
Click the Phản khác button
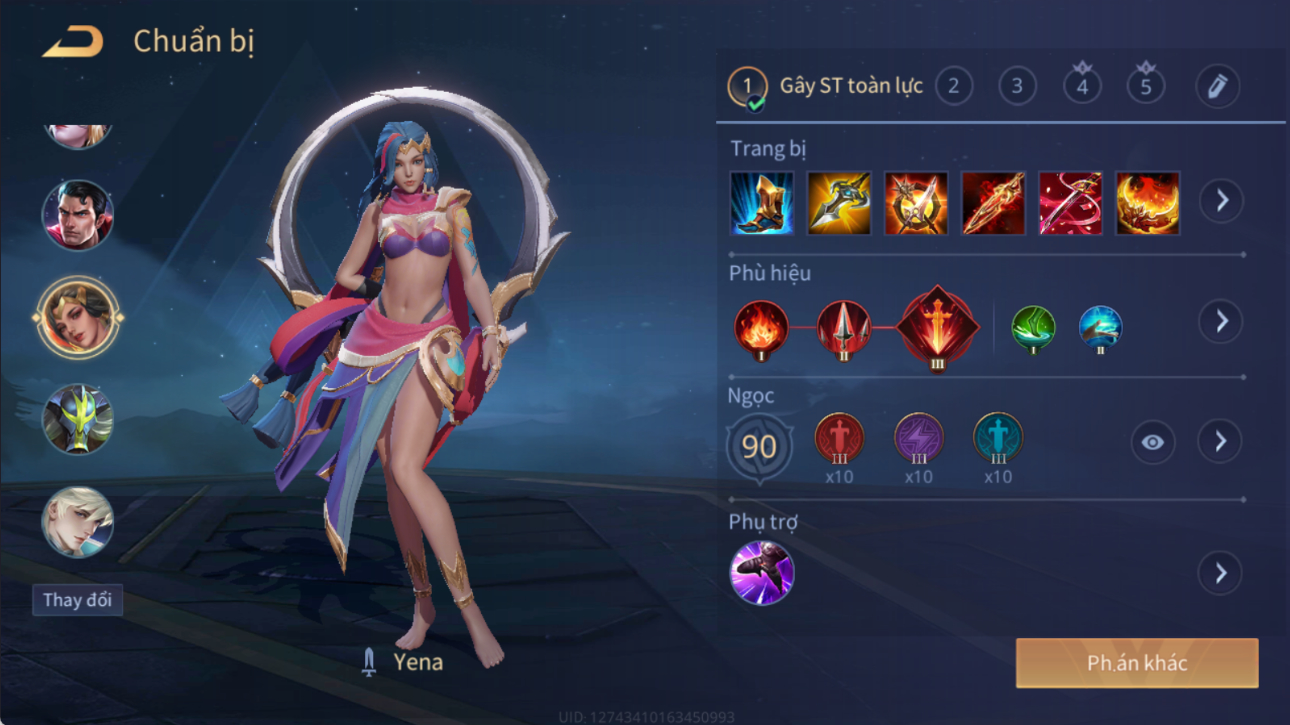point(1137,664)
